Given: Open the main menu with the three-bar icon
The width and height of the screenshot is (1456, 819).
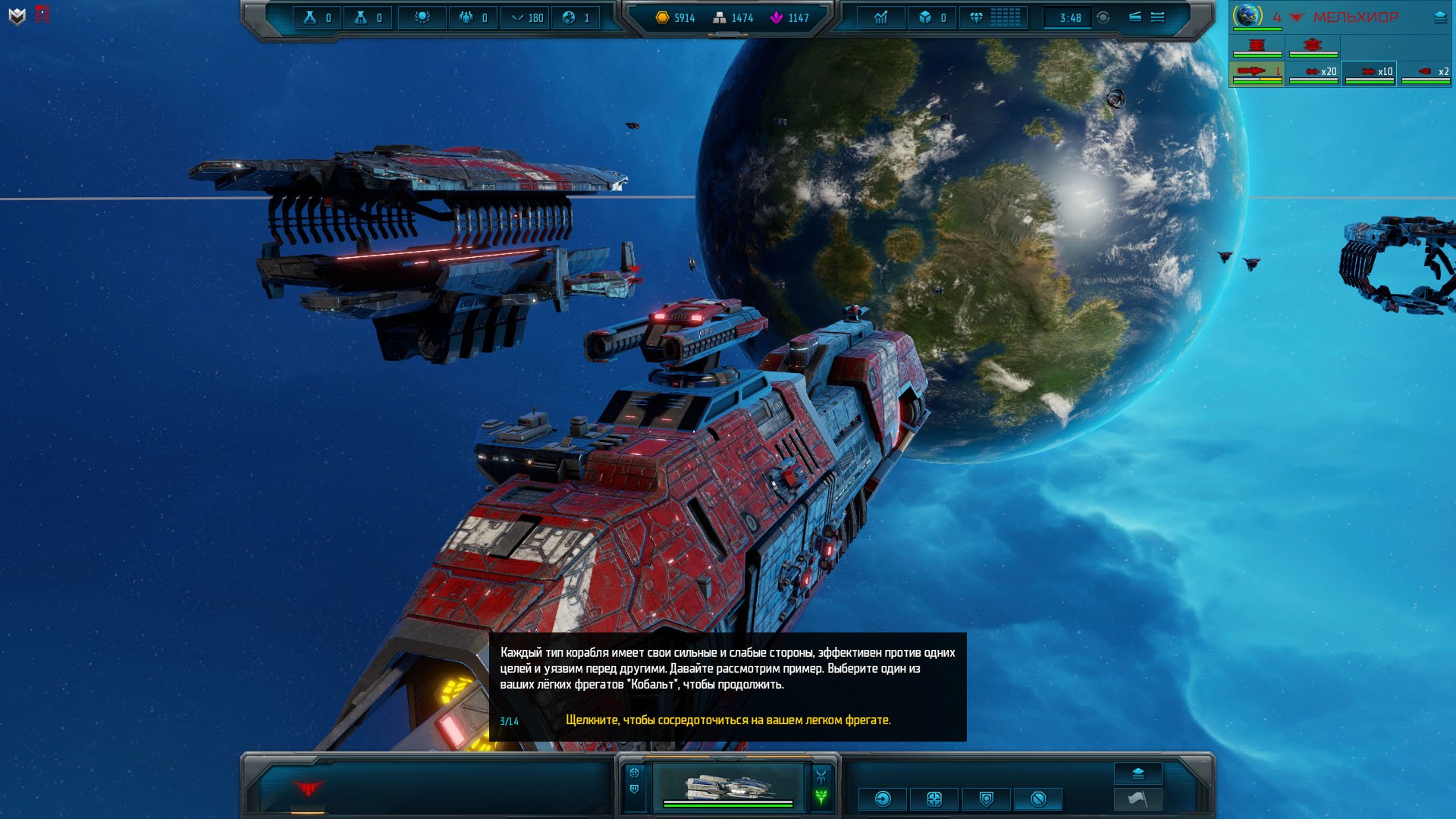Looking at the screenshot, I should (x=1157, y=17).
